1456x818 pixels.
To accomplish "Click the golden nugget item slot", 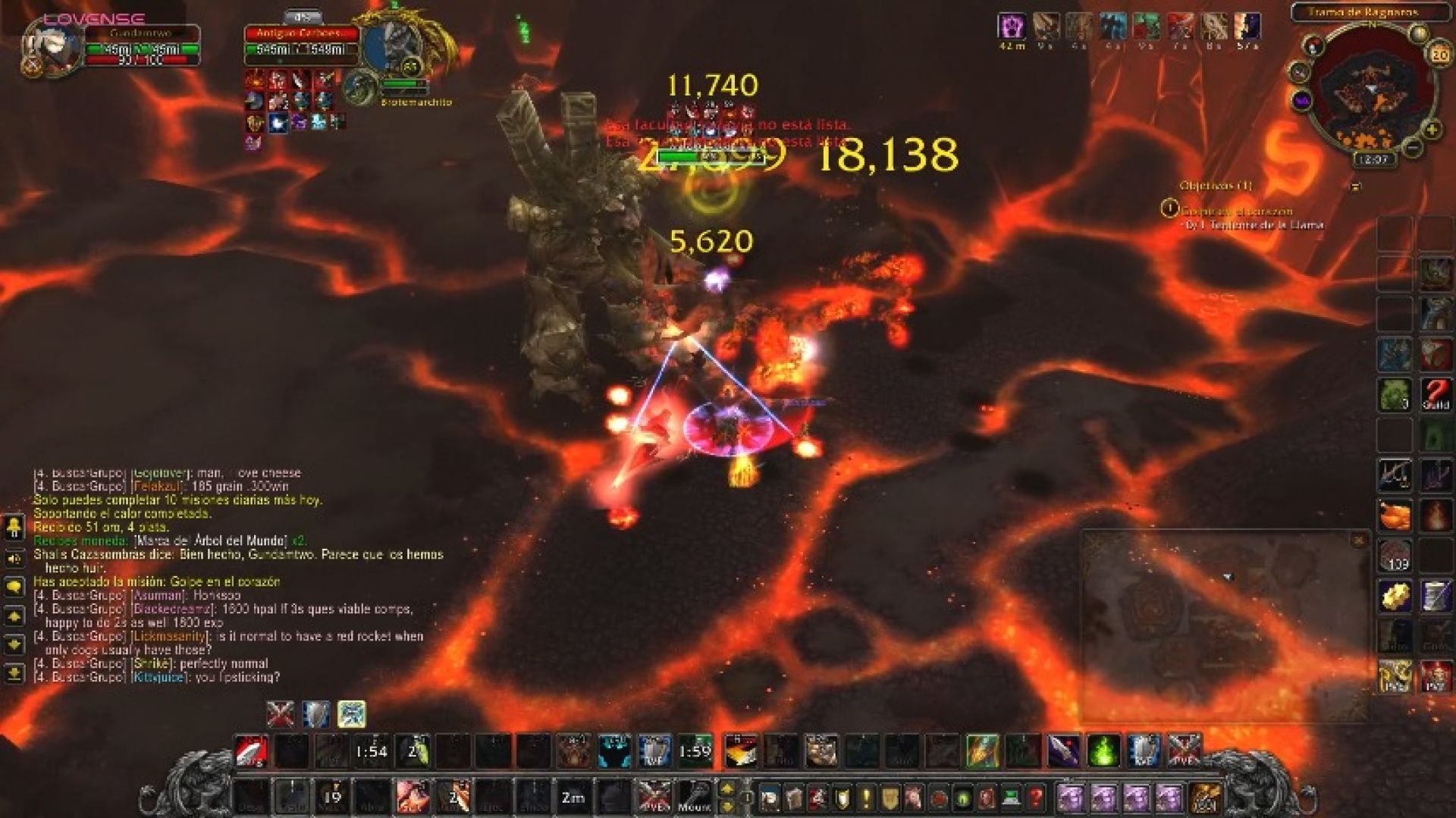I will 1395,597.
